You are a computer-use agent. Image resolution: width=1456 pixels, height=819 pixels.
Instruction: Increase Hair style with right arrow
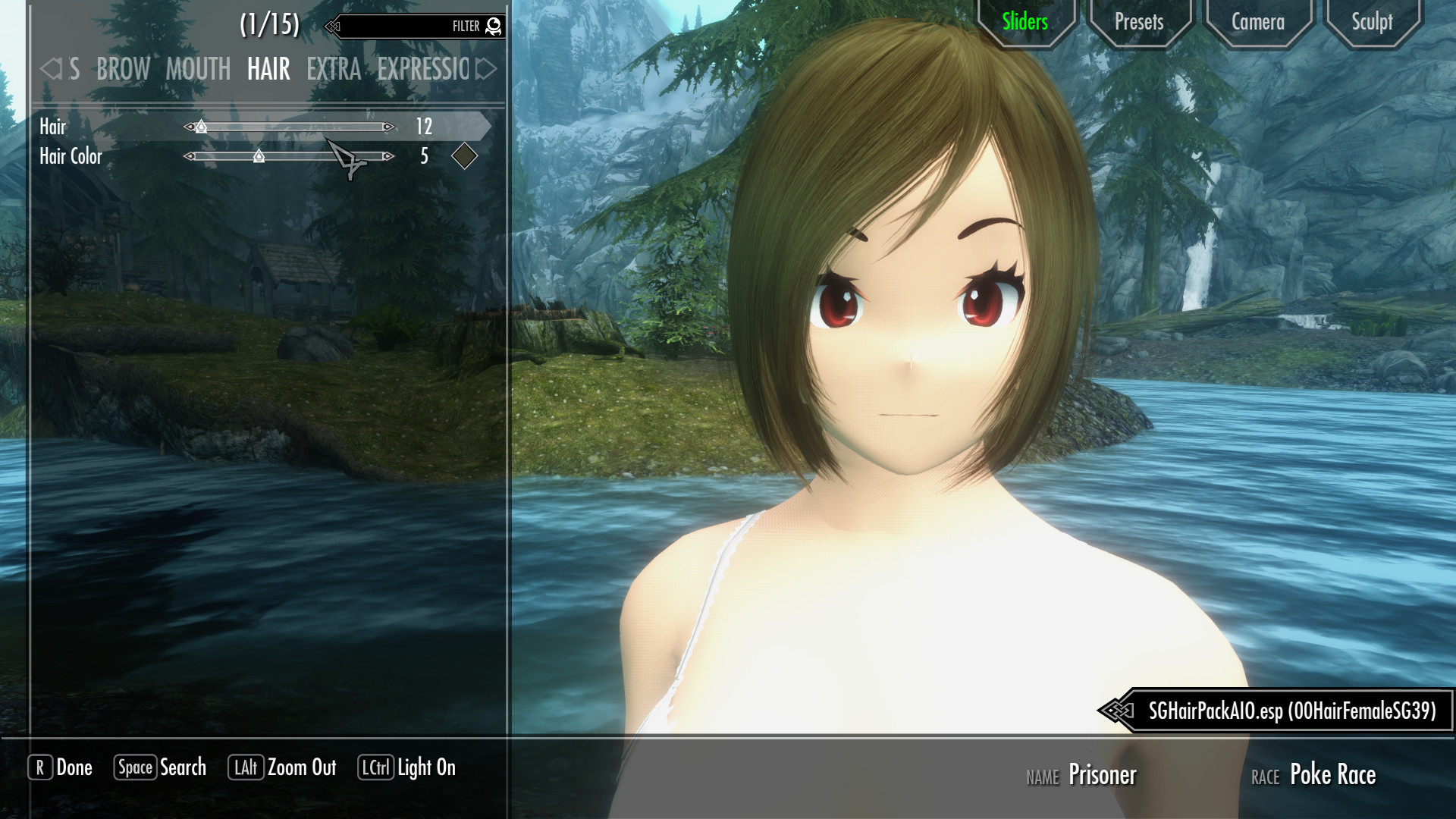(x=388, y=127)
